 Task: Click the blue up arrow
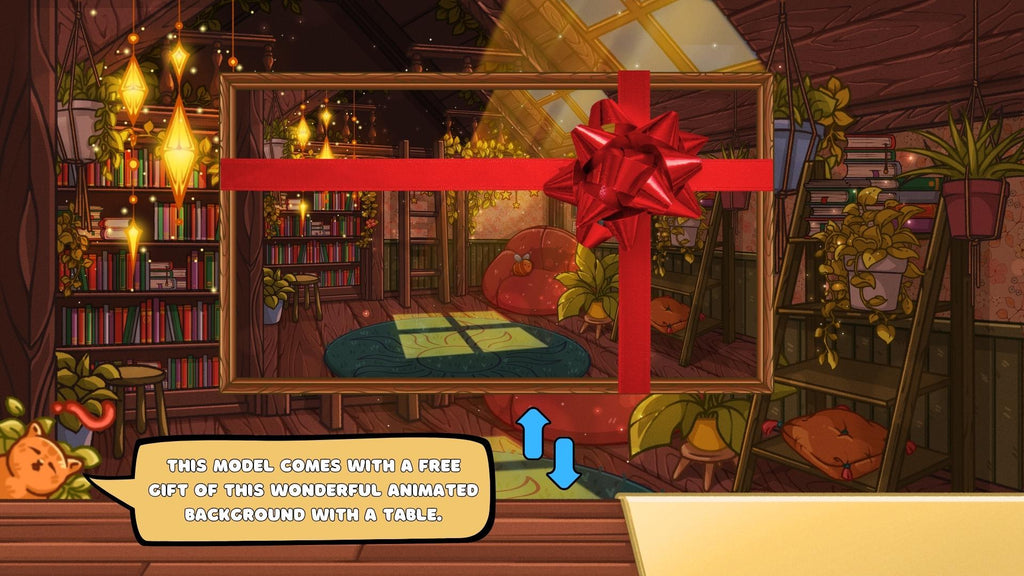pyautogui.click(x=531, y=430)
